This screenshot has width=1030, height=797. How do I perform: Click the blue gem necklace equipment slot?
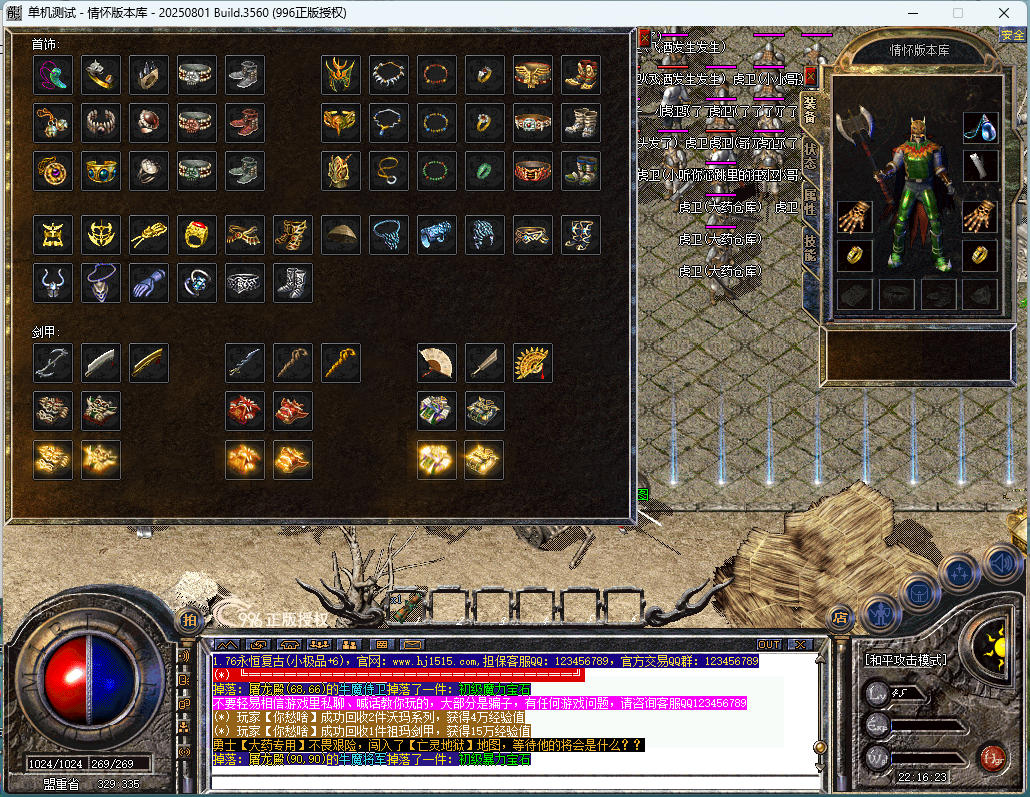(980, 126)
